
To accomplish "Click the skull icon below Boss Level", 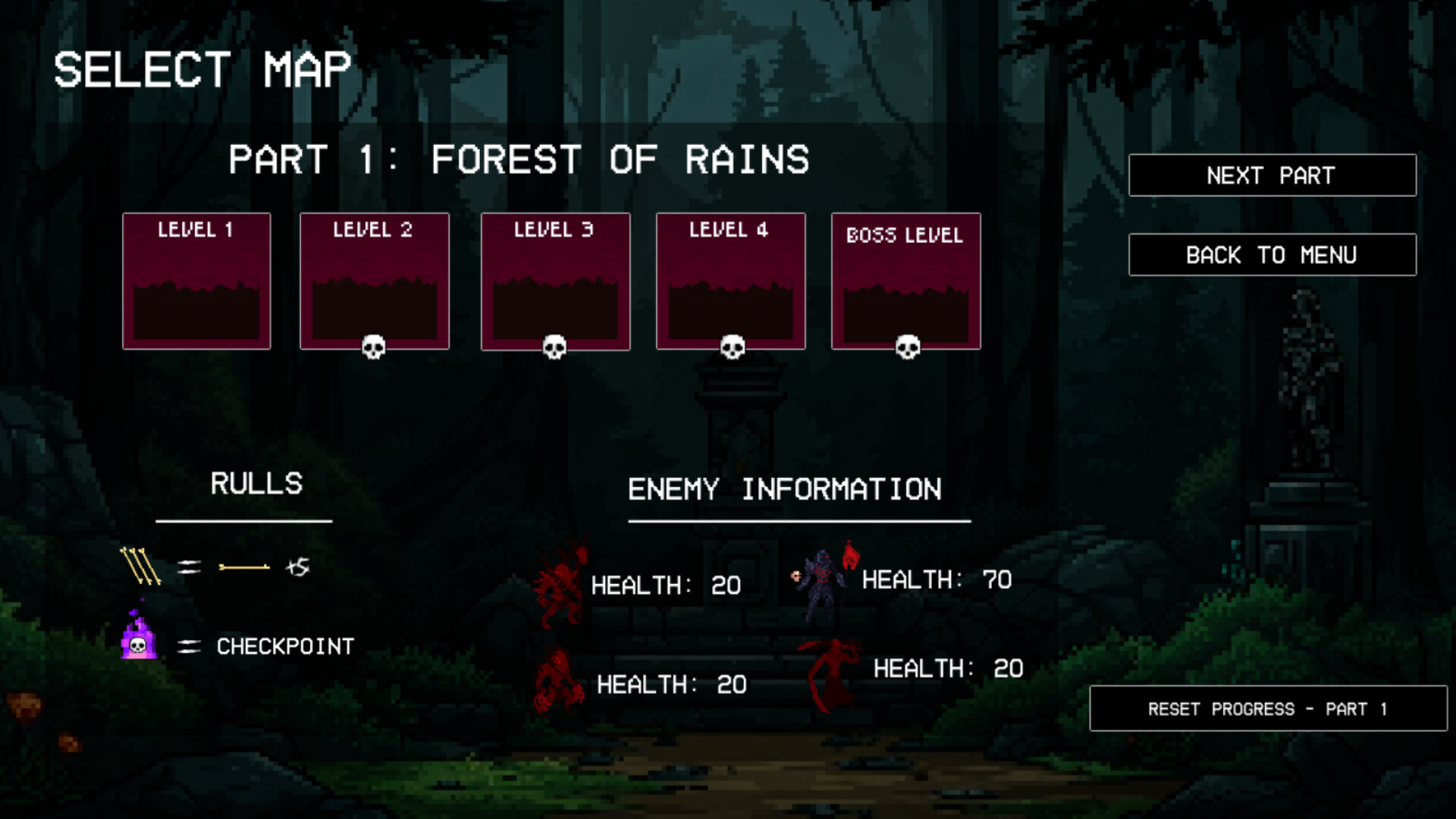I will coord(907,347).
